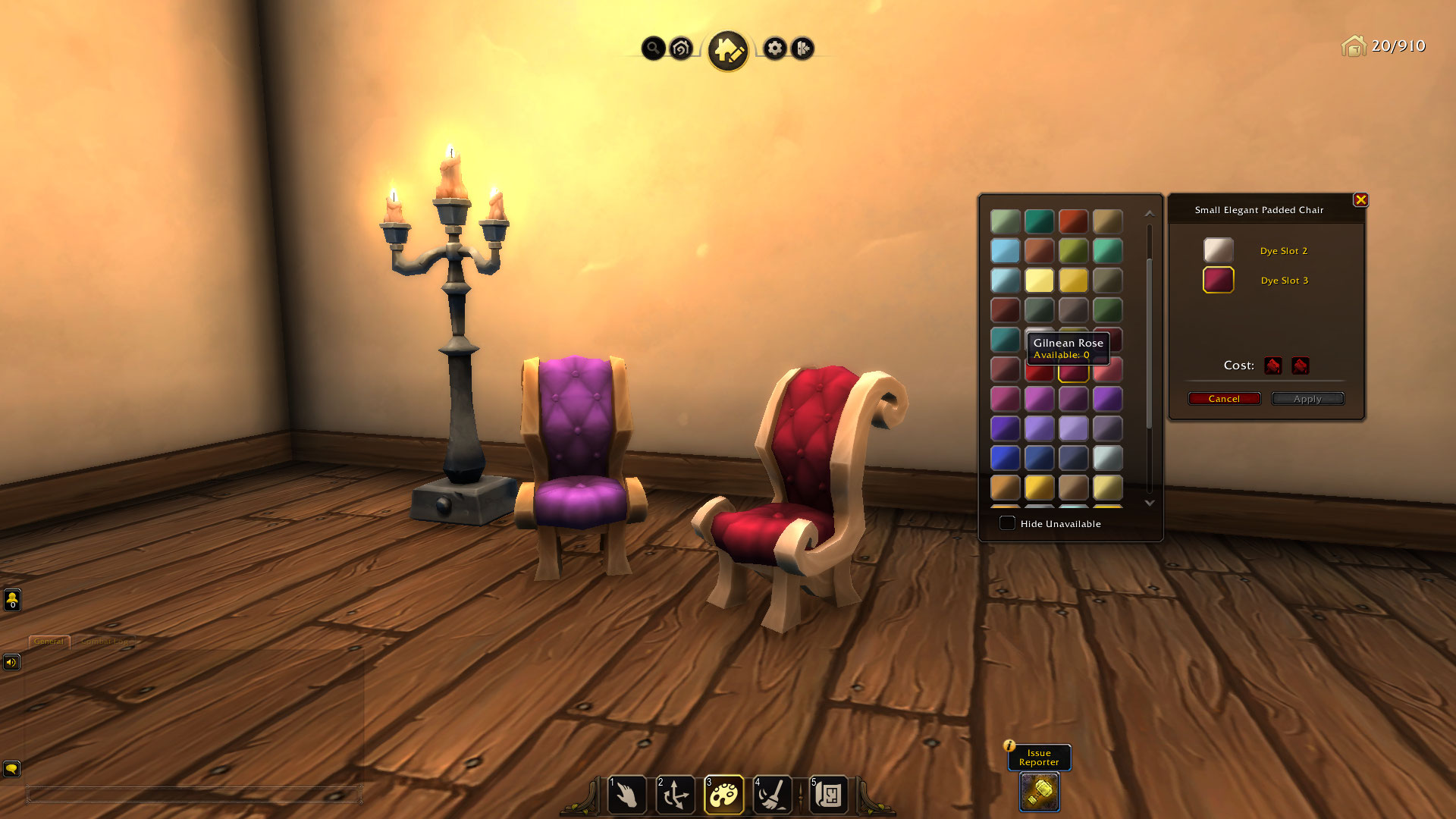This screenshot has width=1456, height=819.
Task: Choose the pale yellow dye swatch
Action: pyautogui.click(x=1039, y=281)
